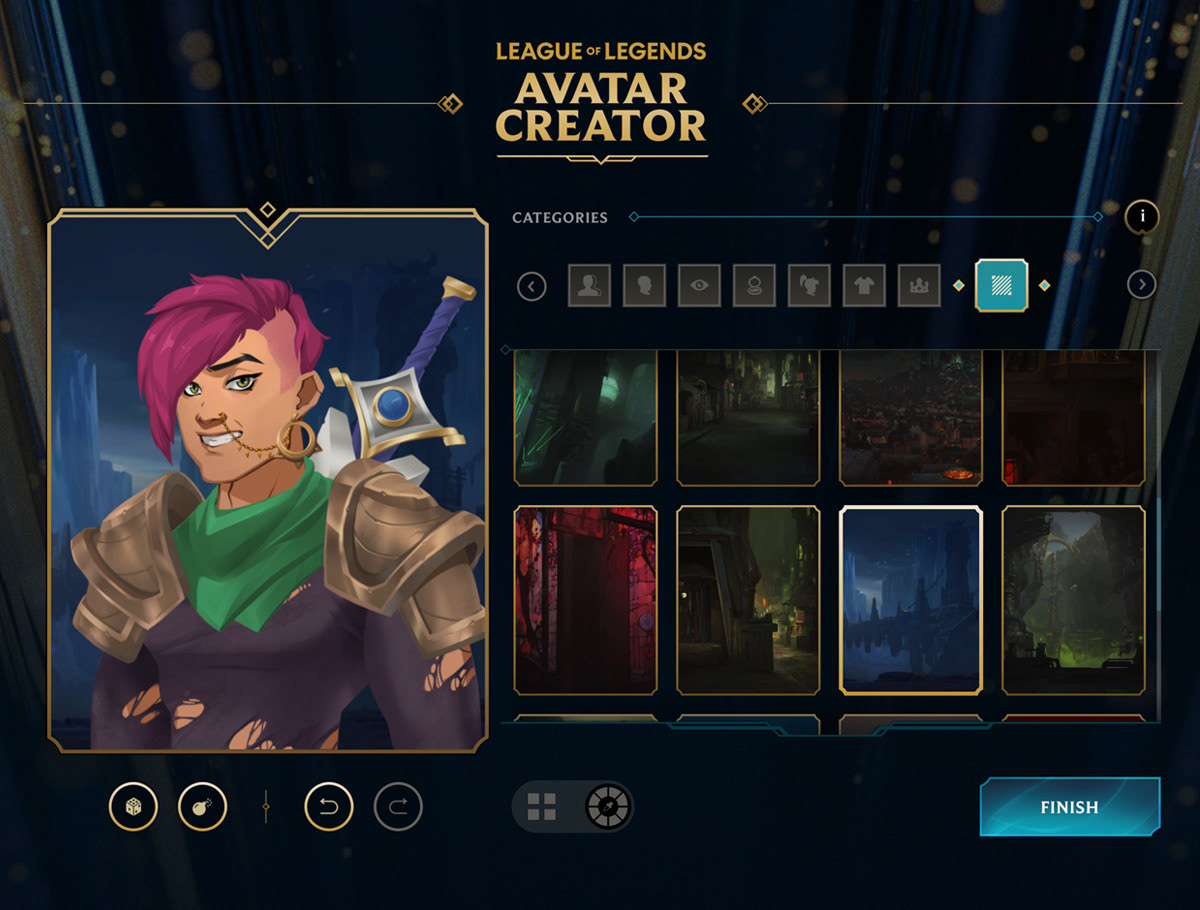Switch to the t-shirt clothing category
Image resolution: width=1200 pixels, height=910 pixels.
(x=864, y=286)
